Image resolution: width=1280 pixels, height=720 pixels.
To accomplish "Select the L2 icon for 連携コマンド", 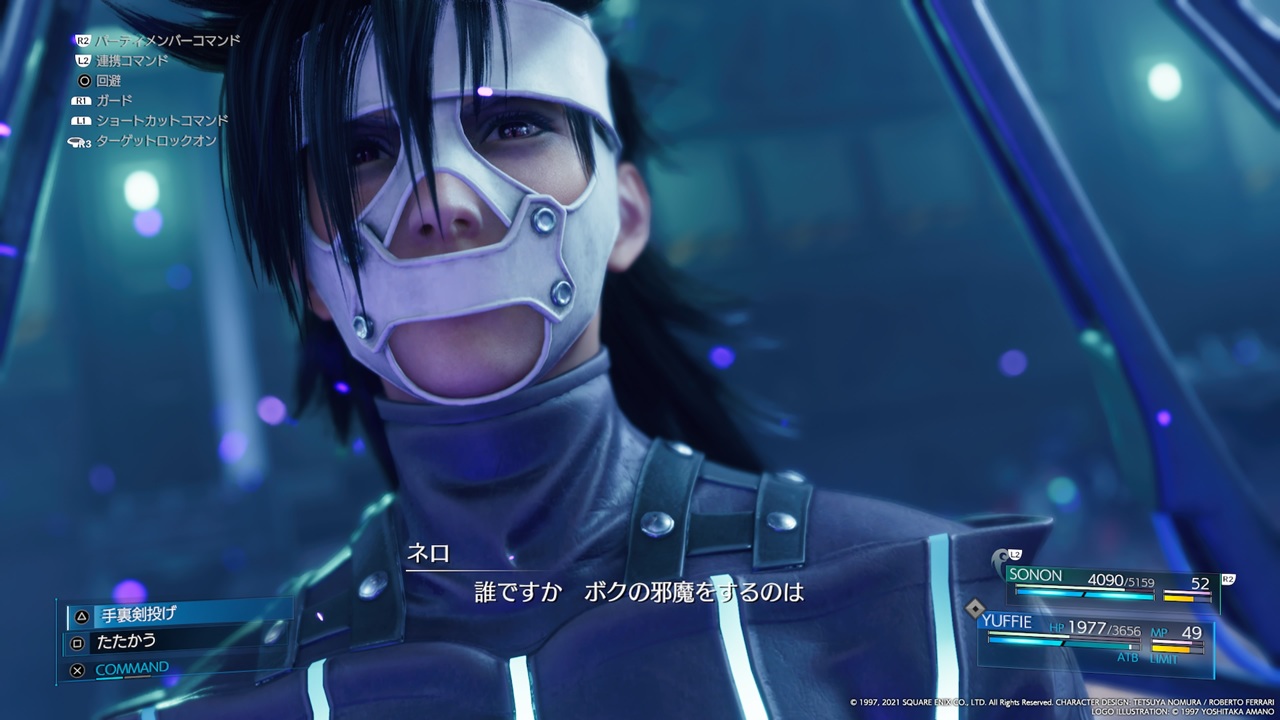I will coord(83,60).
